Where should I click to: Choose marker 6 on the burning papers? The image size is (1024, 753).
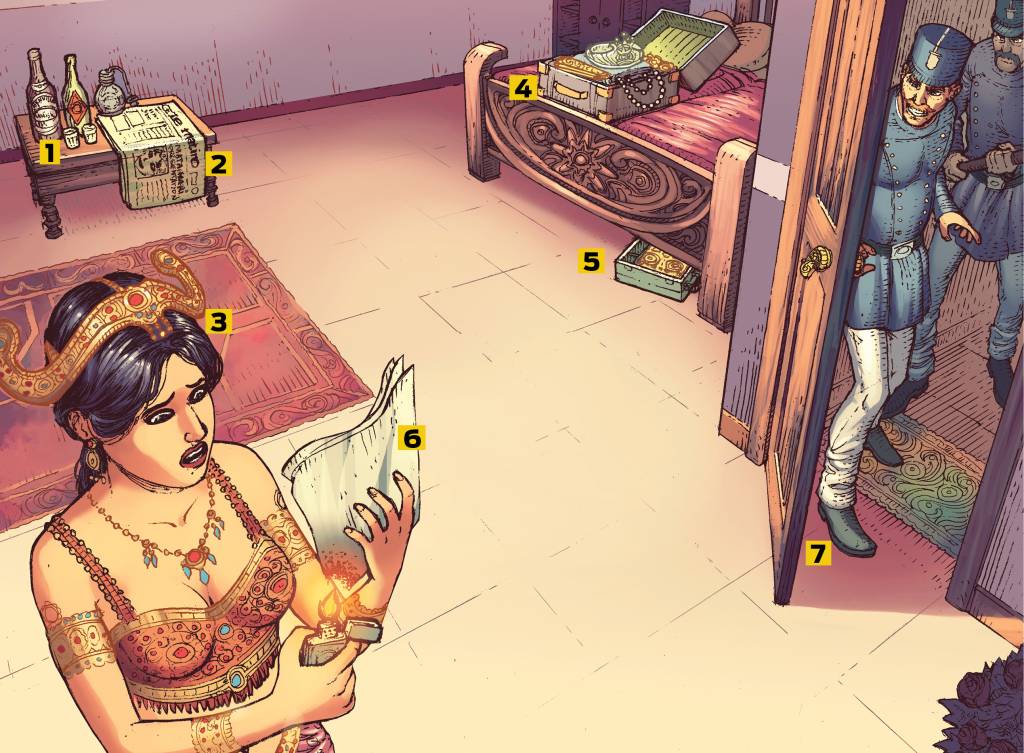[x=412, y=437]
